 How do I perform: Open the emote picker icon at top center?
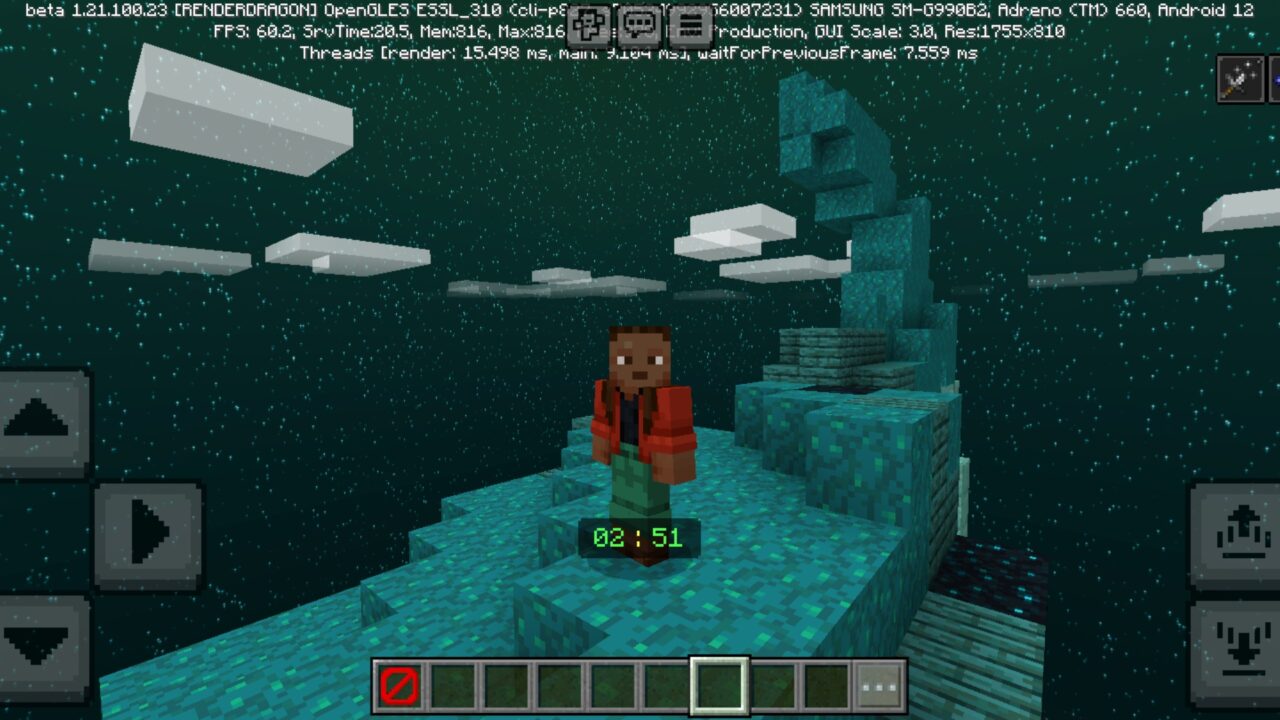588,24
